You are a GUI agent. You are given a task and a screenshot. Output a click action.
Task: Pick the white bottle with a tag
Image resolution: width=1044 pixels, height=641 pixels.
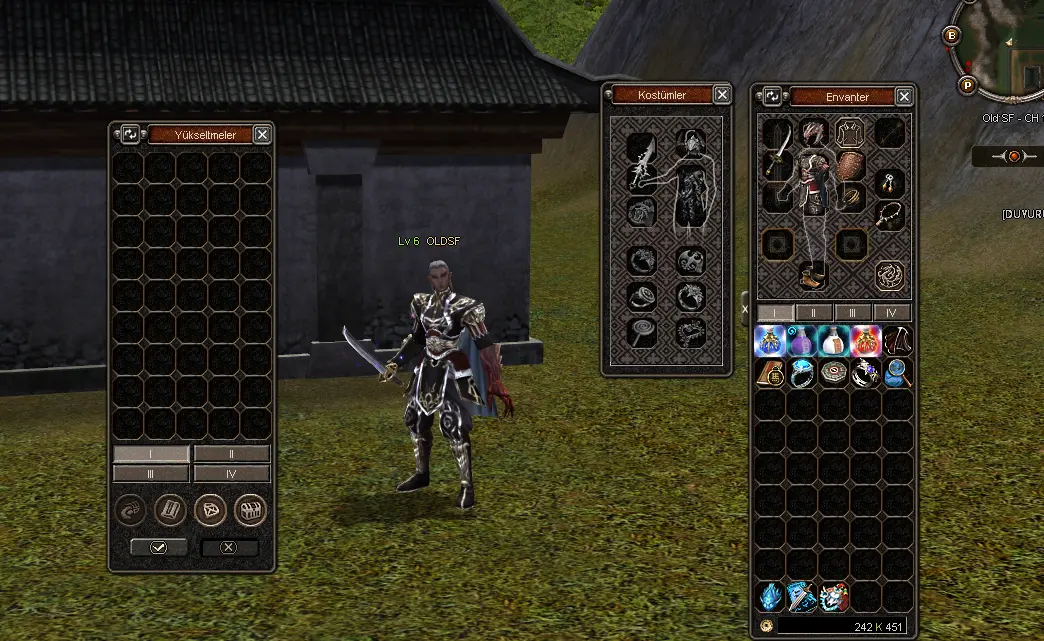coord(835,341)
